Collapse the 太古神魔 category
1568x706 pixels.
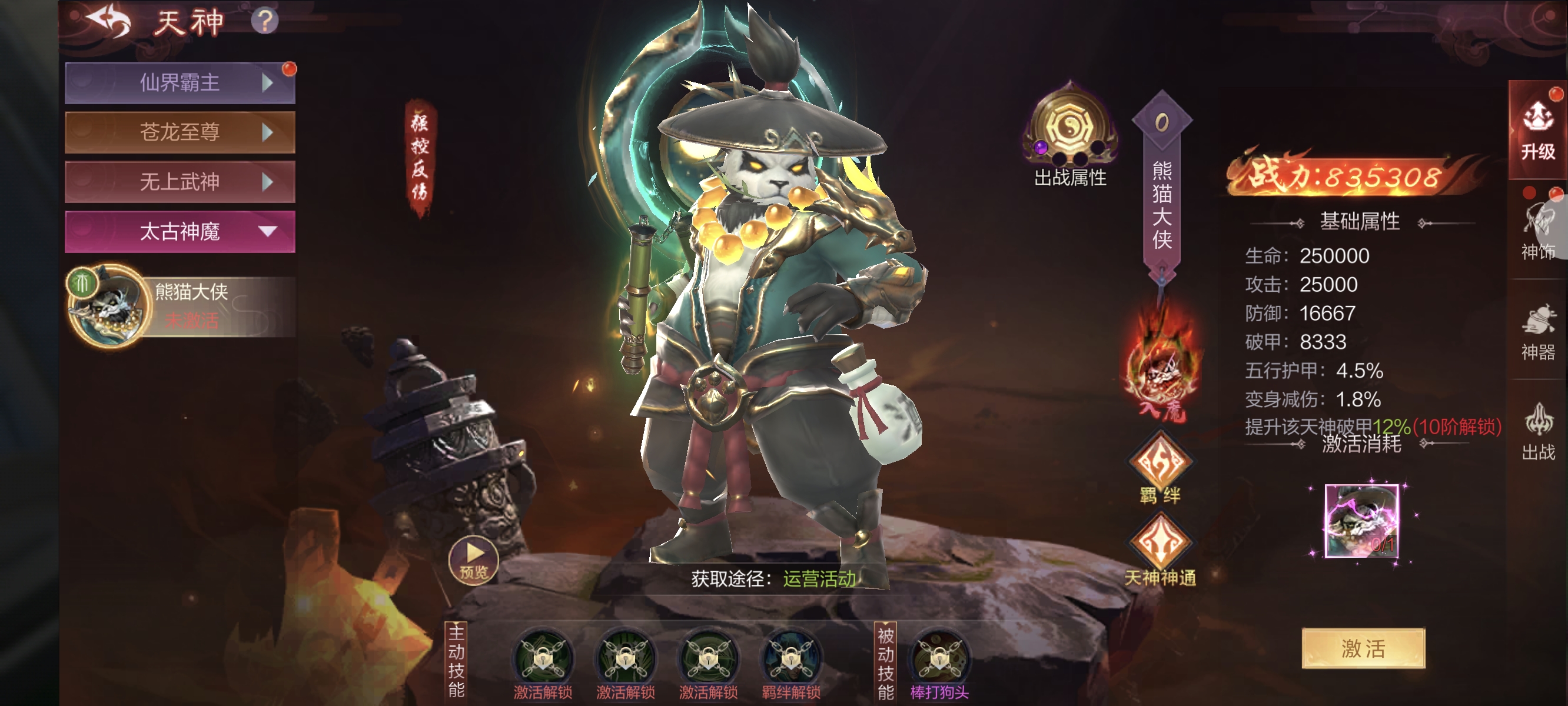click(180, 232)
